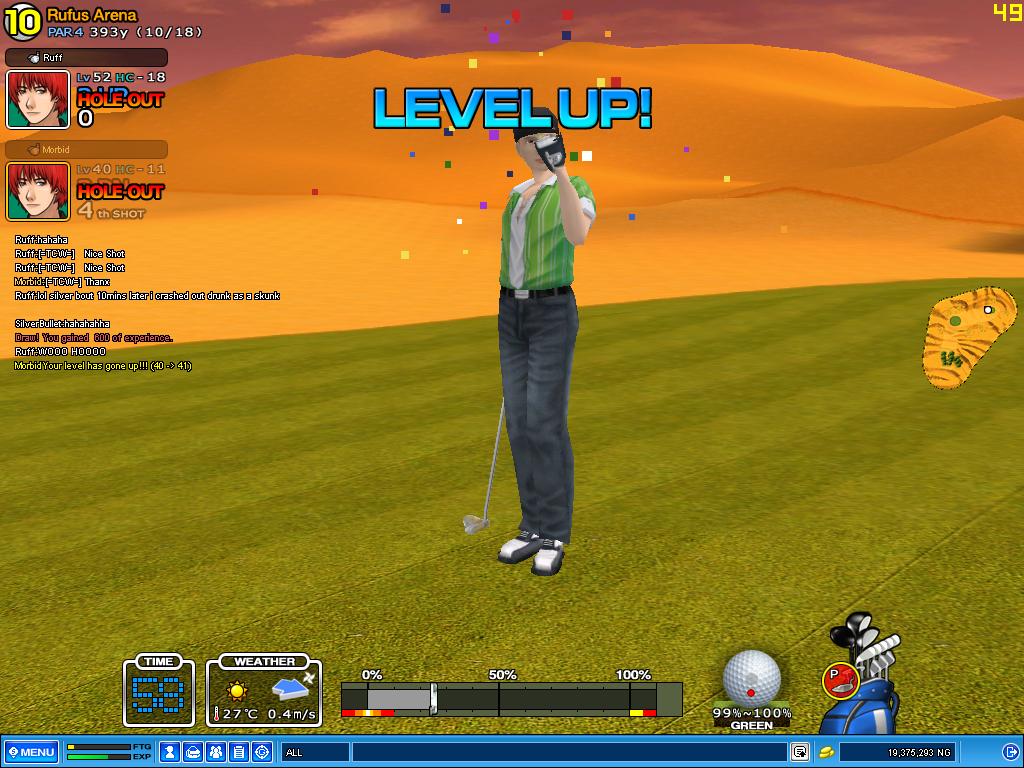Open the notepad list icon
1024x768 pixels.
coord(239,752)
